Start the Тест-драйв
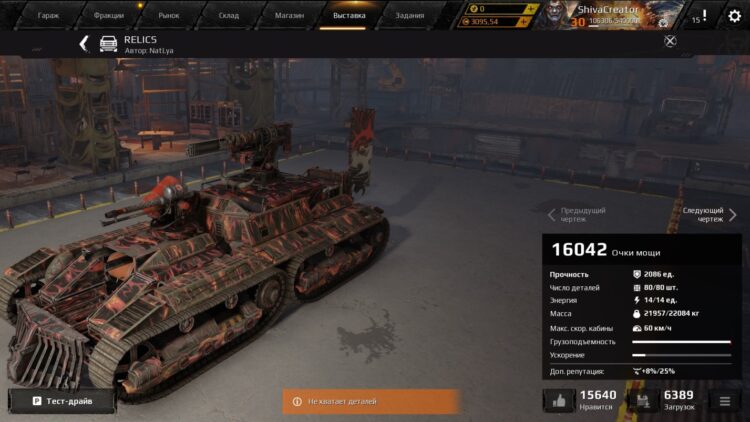 tap(62, 400)
